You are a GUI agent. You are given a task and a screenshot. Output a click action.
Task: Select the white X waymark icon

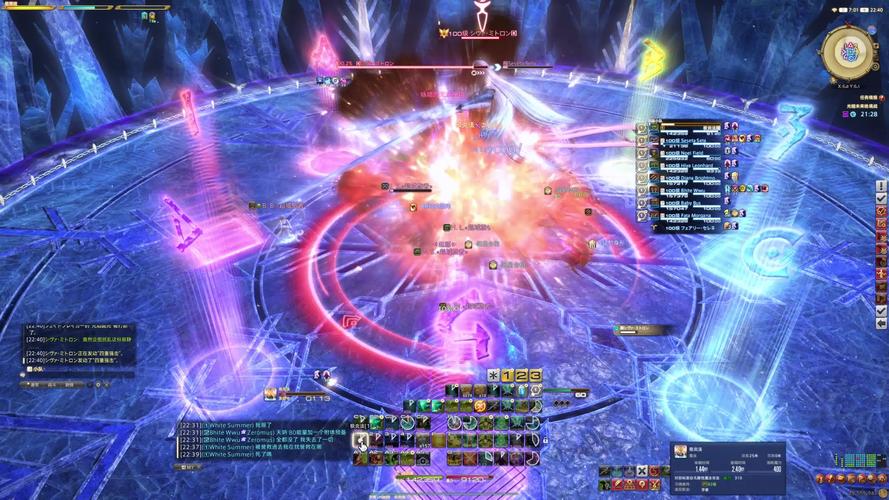[x=641, y=471]
